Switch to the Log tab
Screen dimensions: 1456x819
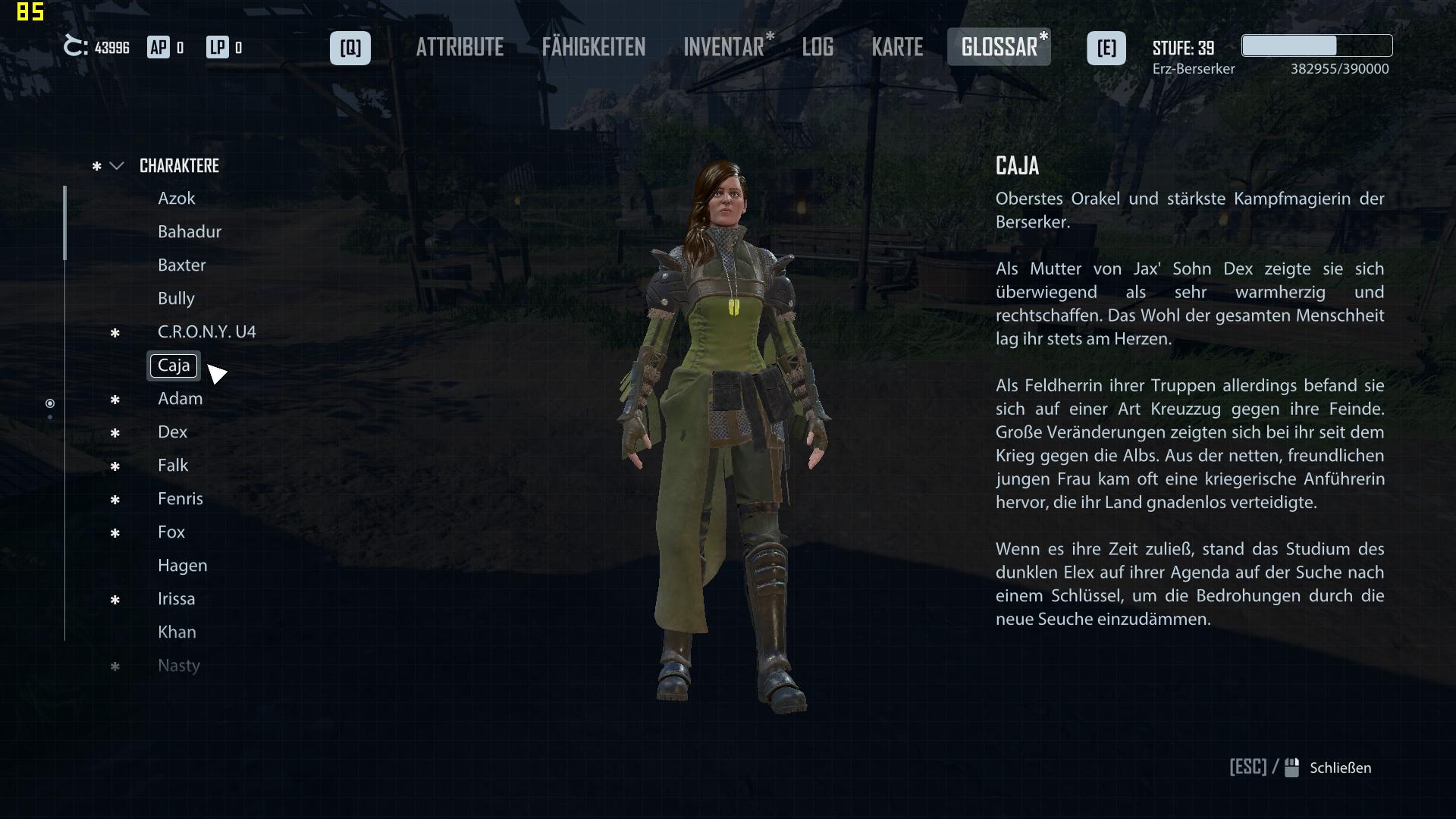[x=817, y=48]
